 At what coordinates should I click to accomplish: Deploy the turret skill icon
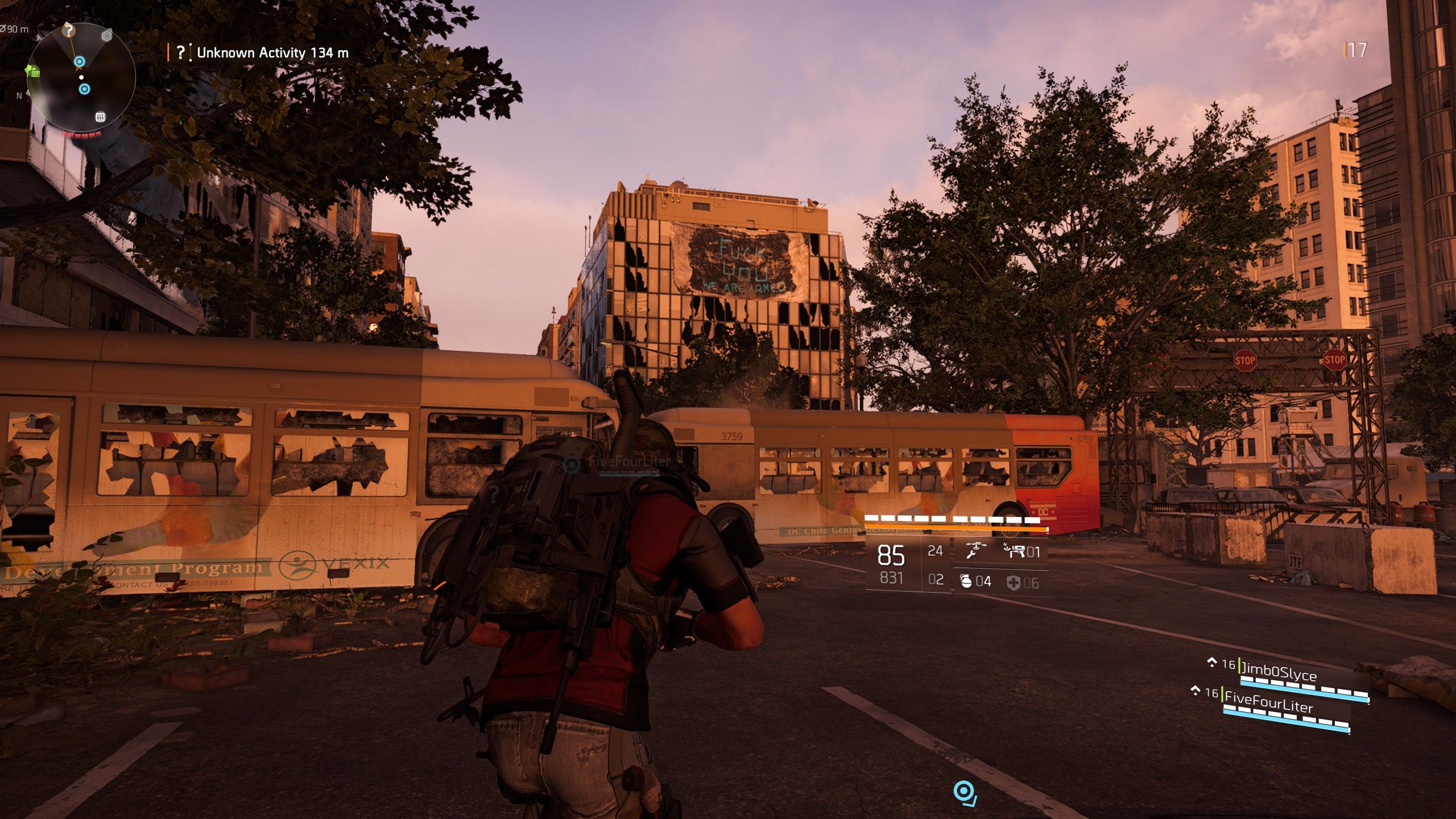[x=1014, y=551]
